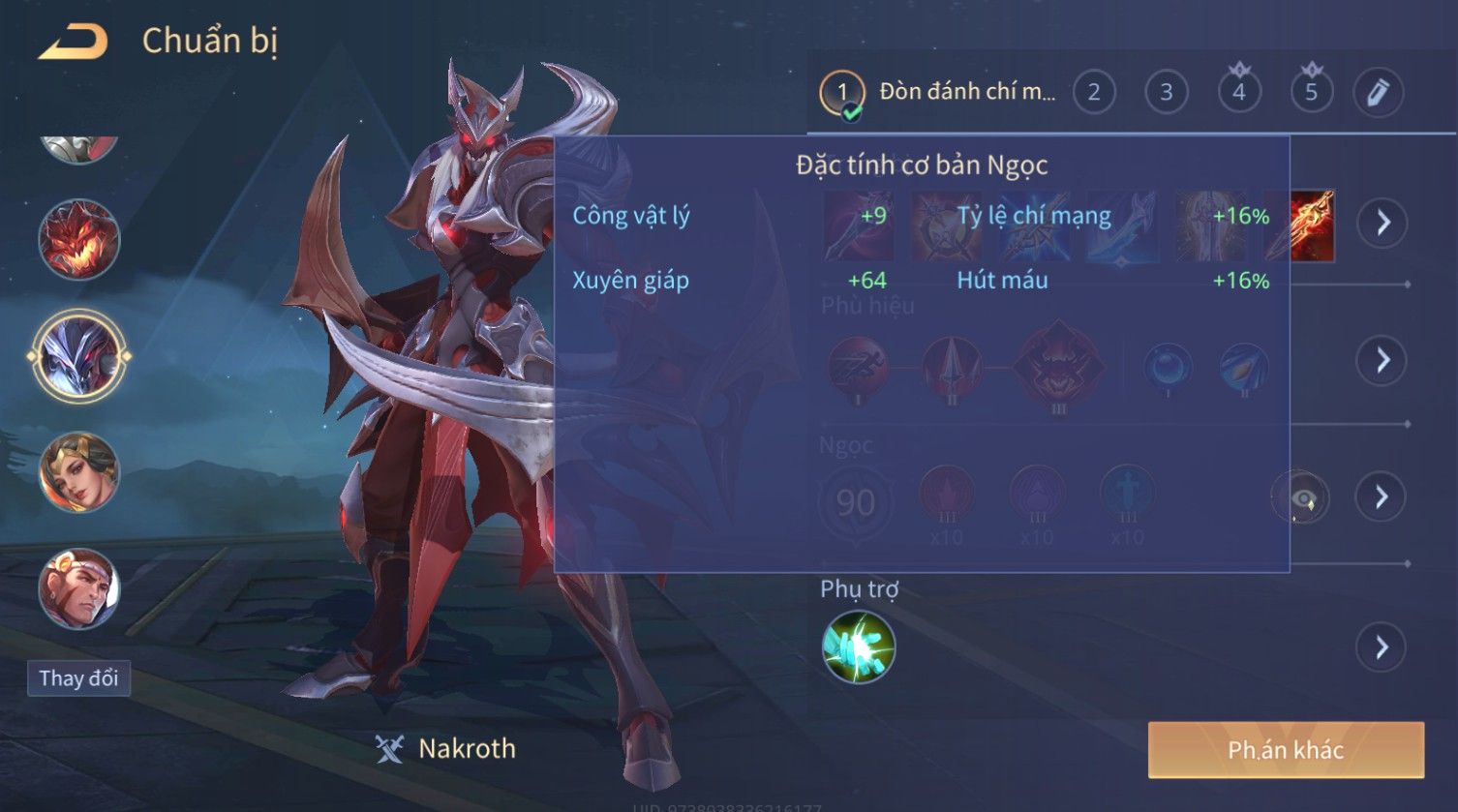Screen dimensions: 1458x812
Task: Open equipment details with the items arrow
Action: pyautogui.click(x=1382, y=223)
